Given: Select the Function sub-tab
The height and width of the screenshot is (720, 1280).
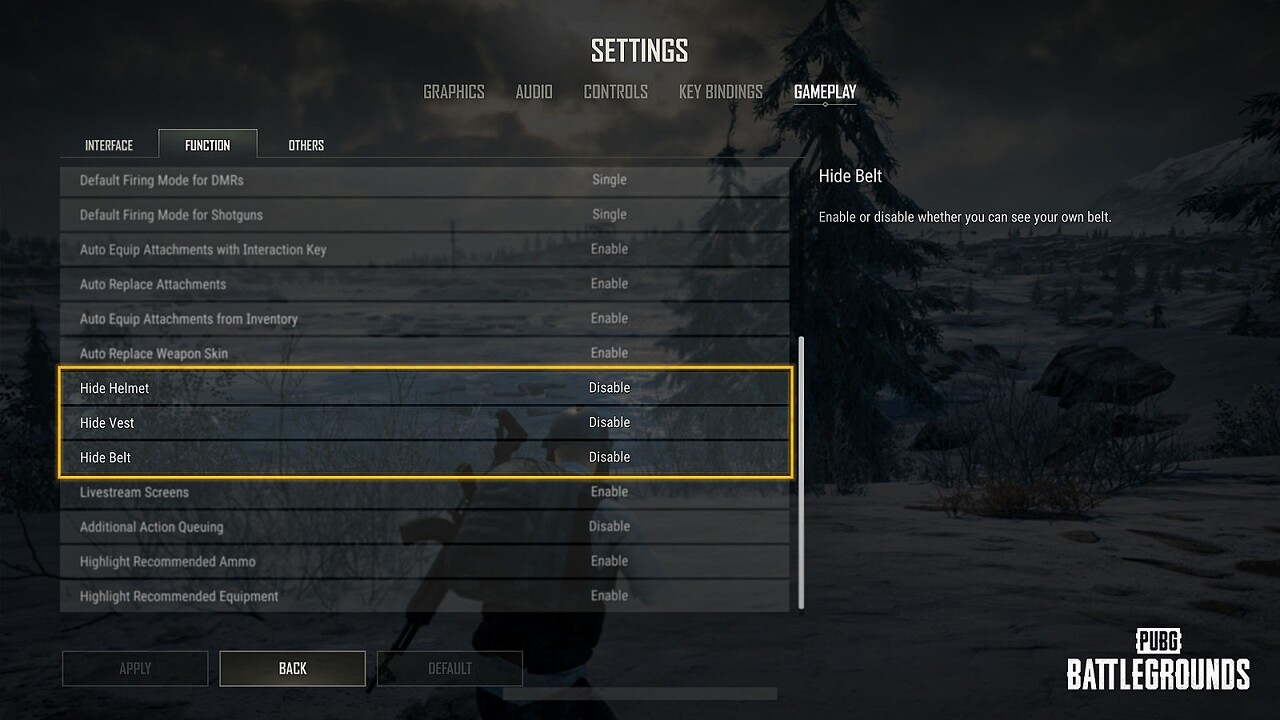Looking at the screenshot, I should click(207, 145).
